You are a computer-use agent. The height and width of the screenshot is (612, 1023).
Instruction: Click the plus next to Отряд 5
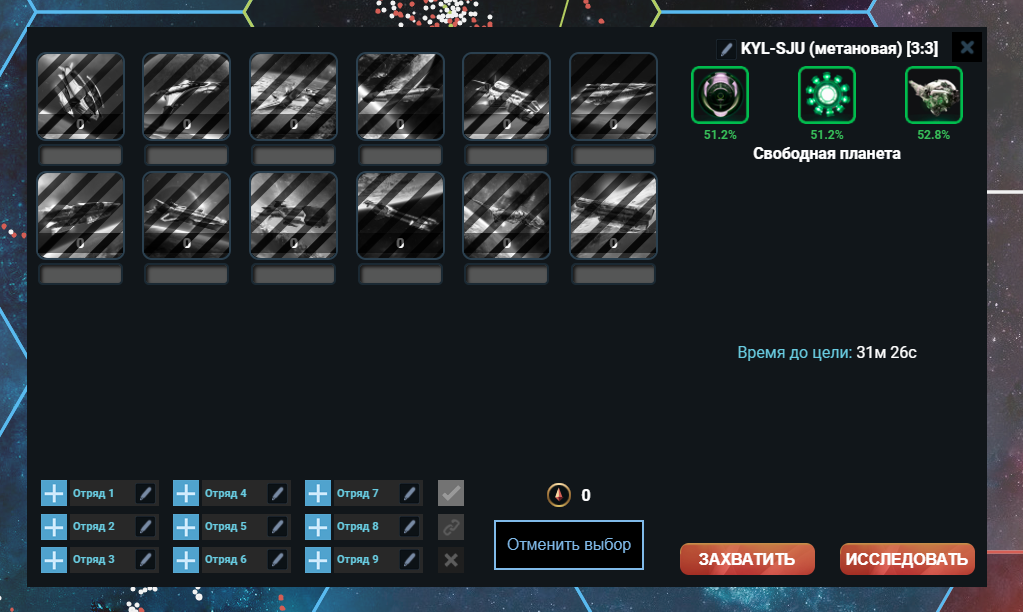(186, 526)
